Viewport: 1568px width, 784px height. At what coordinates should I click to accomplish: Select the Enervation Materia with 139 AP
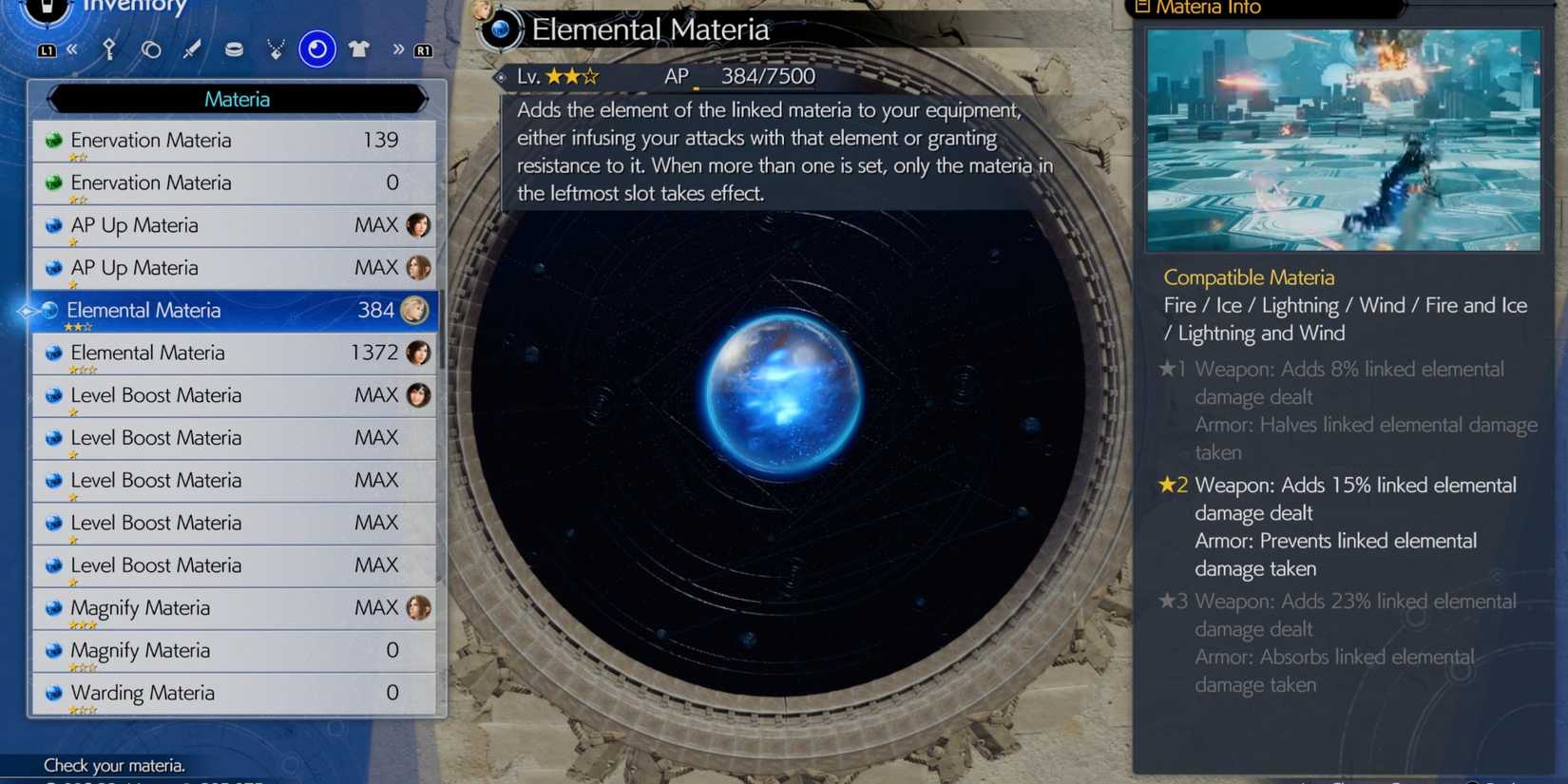[233, 140]
